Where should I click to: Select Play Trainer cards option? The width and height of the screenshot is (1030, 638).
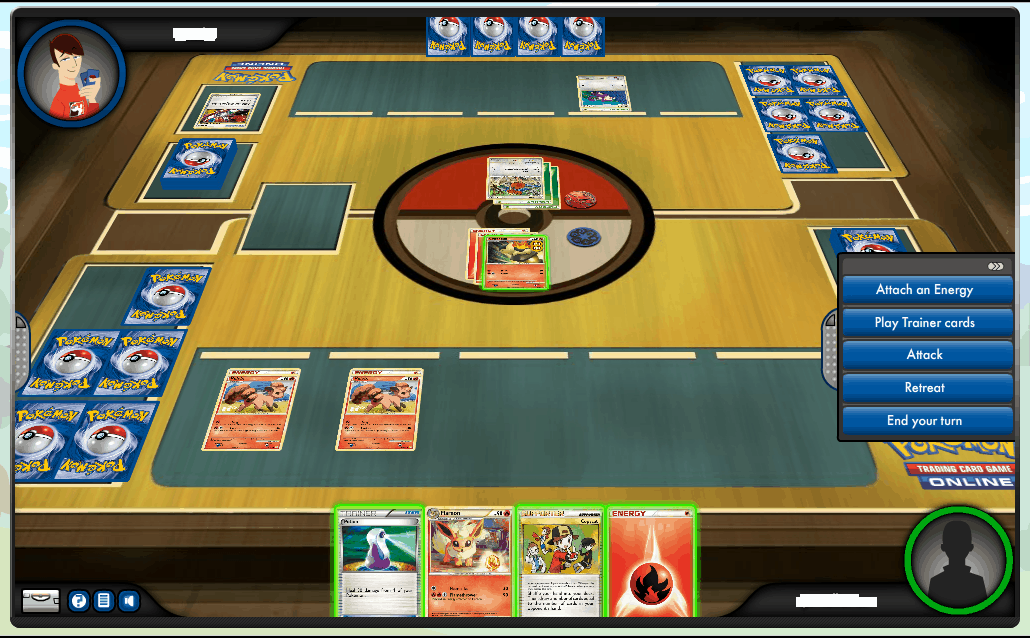[924, 323]
